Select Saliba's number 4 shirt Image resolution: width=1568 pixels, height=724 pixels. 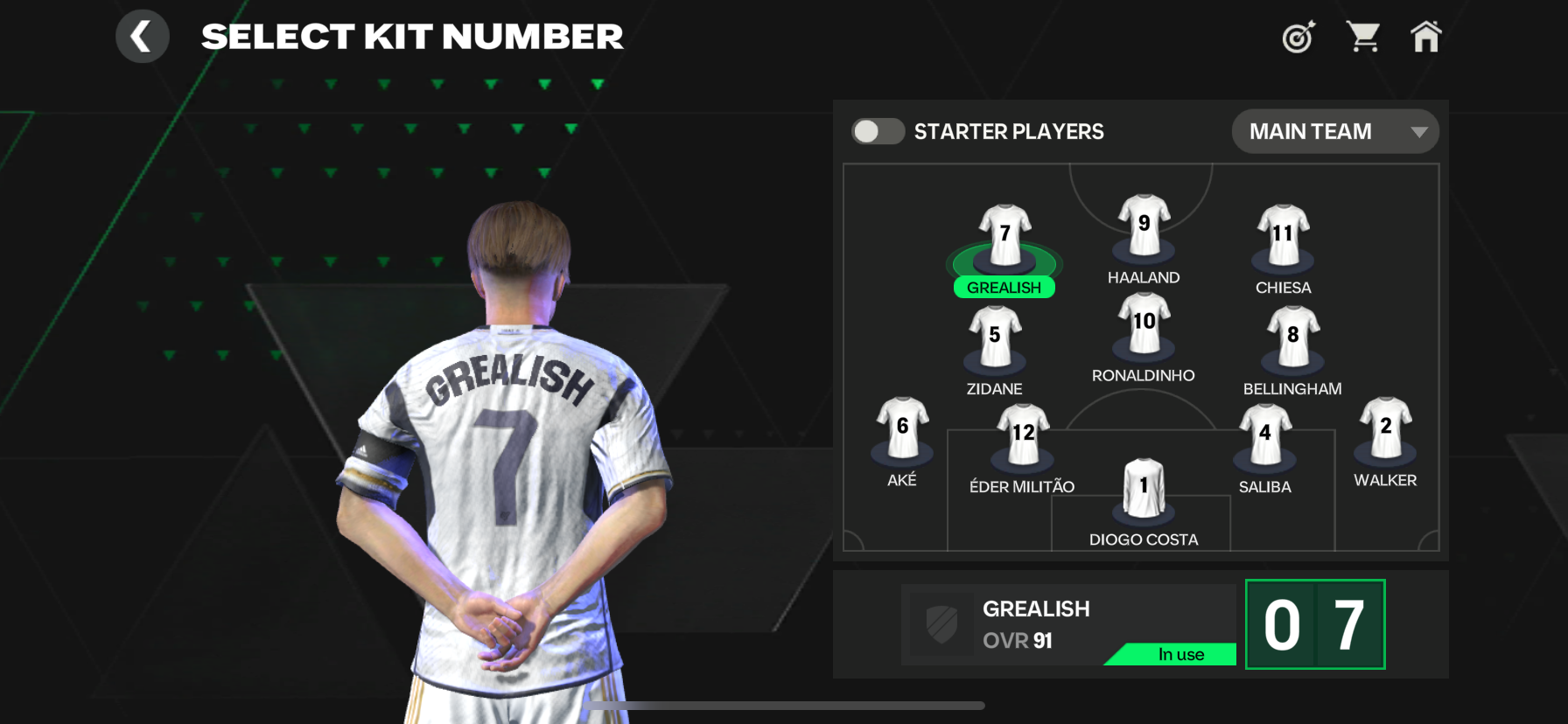coord(1264,434)
